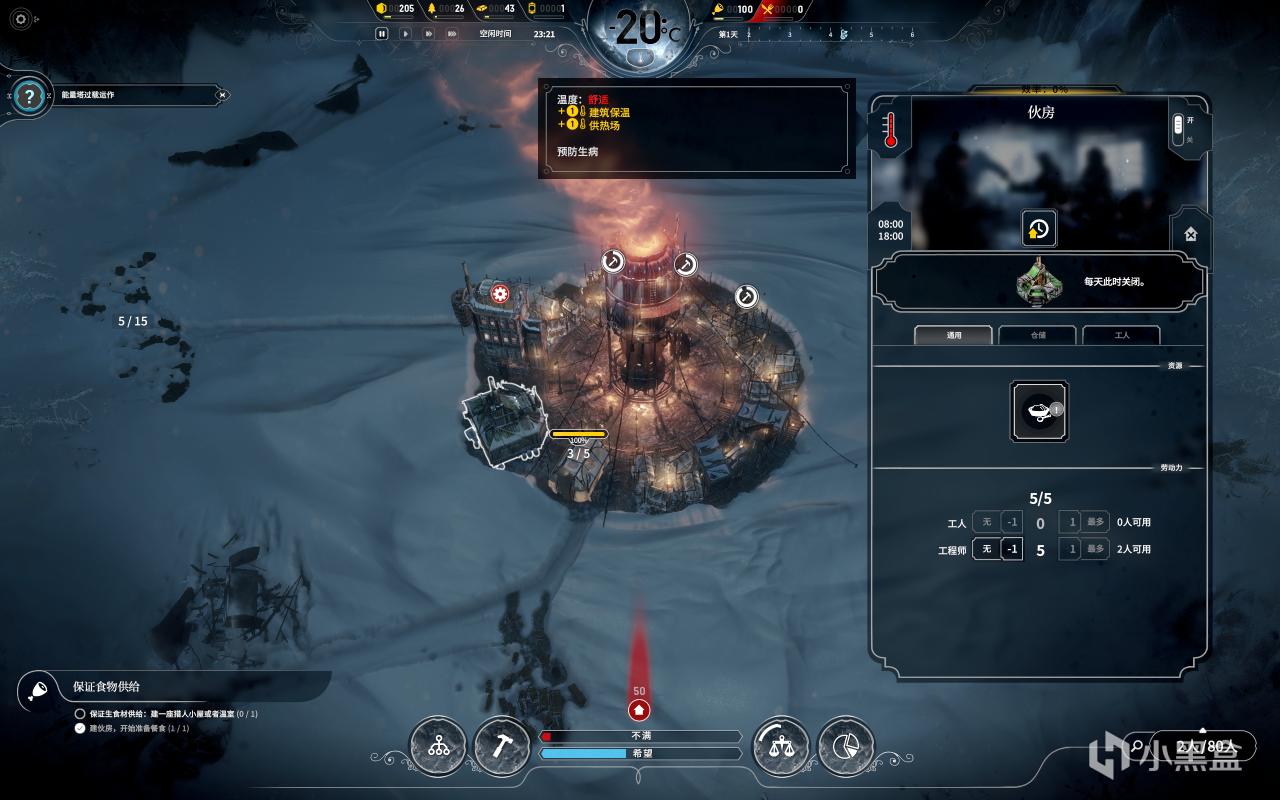The width and height of the screenshot is (1280, 800).
Task: Set game speed to normal play
Action: tap(405, 33)
